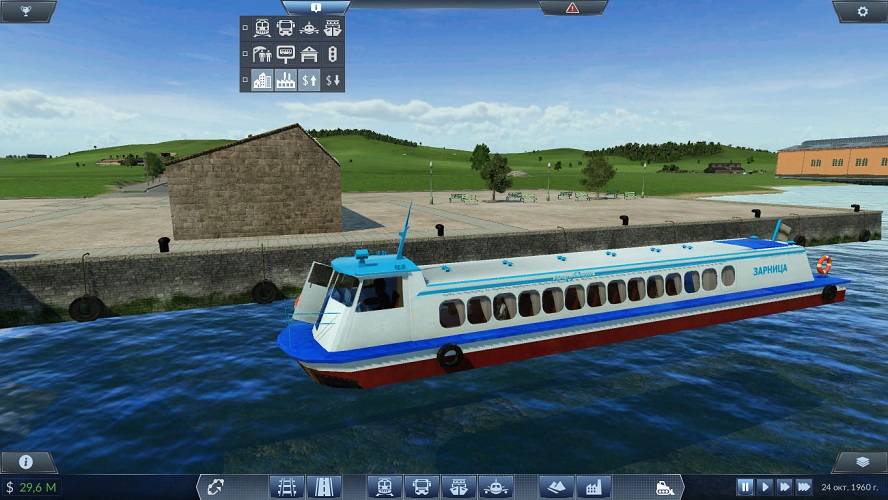Toggle the train vehicle filter
The width and height of the screenshot is (888, 500).
[x=264, y=29]
